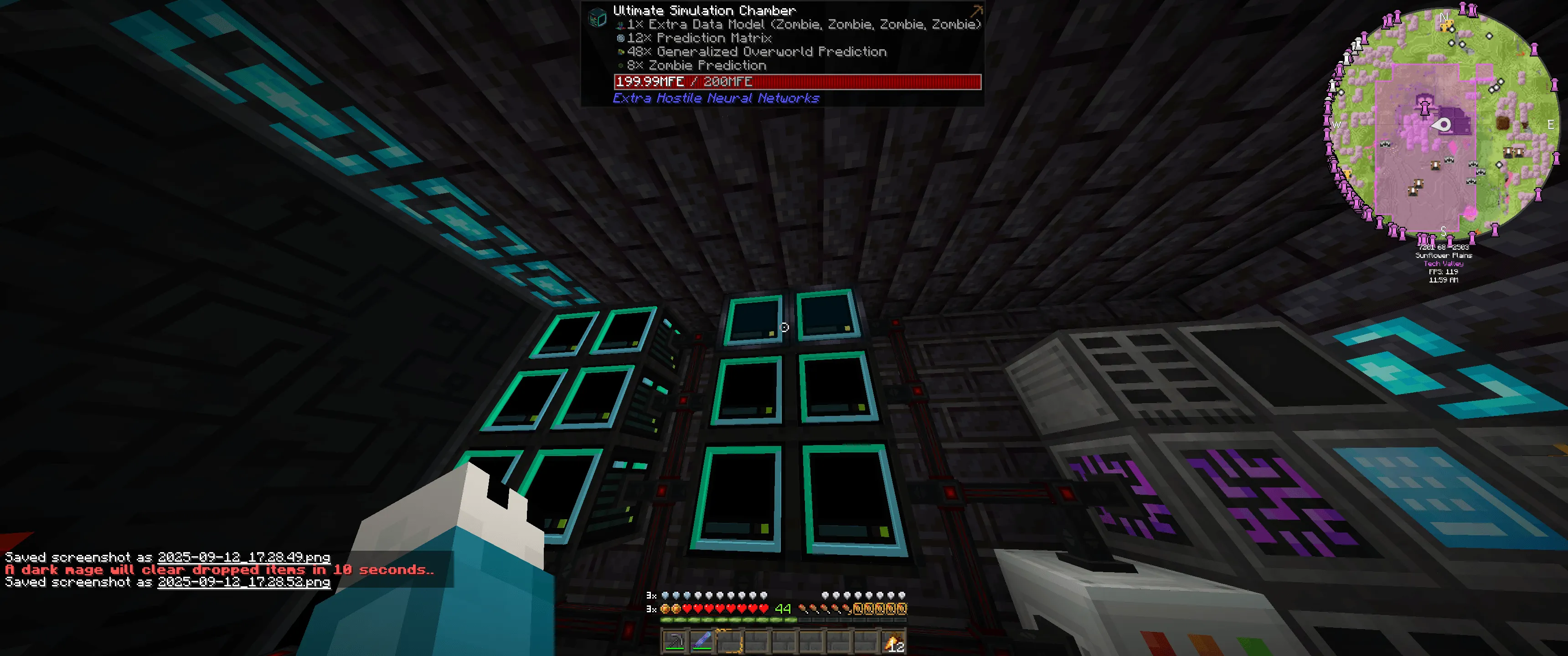Screen dimensions: 1568x656
Task: Click the Ultimate Simulation Chamber block icon in the tooltip
Action: (598, 17)
